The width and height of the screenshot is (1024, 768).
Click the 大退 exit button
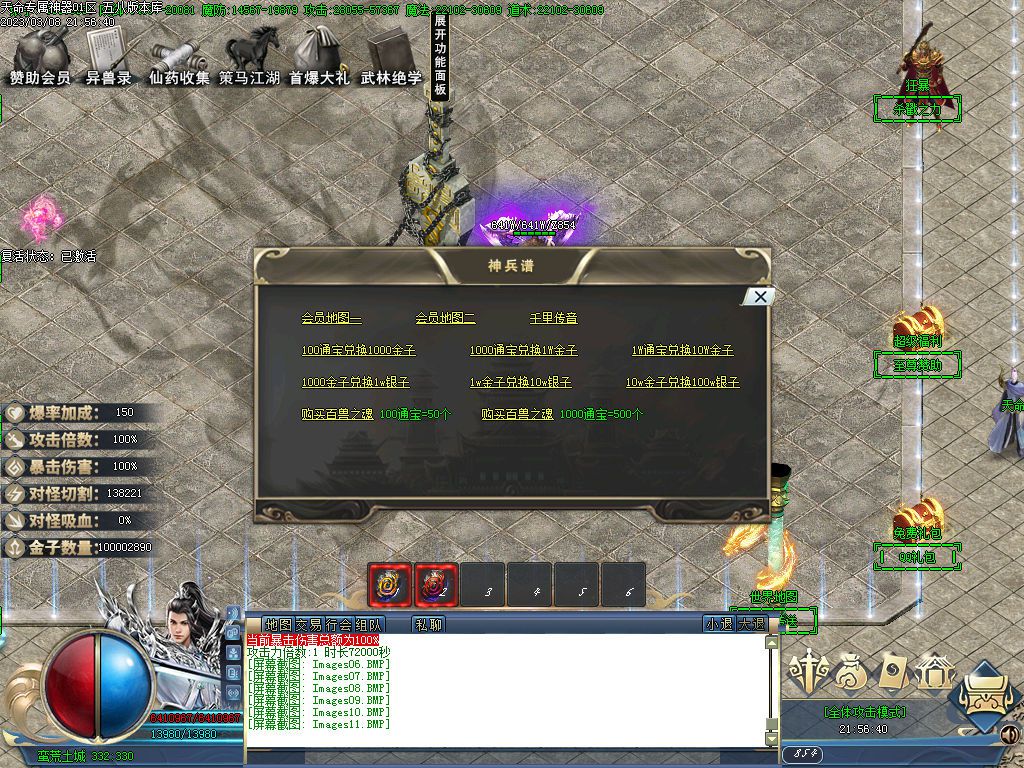751,624
